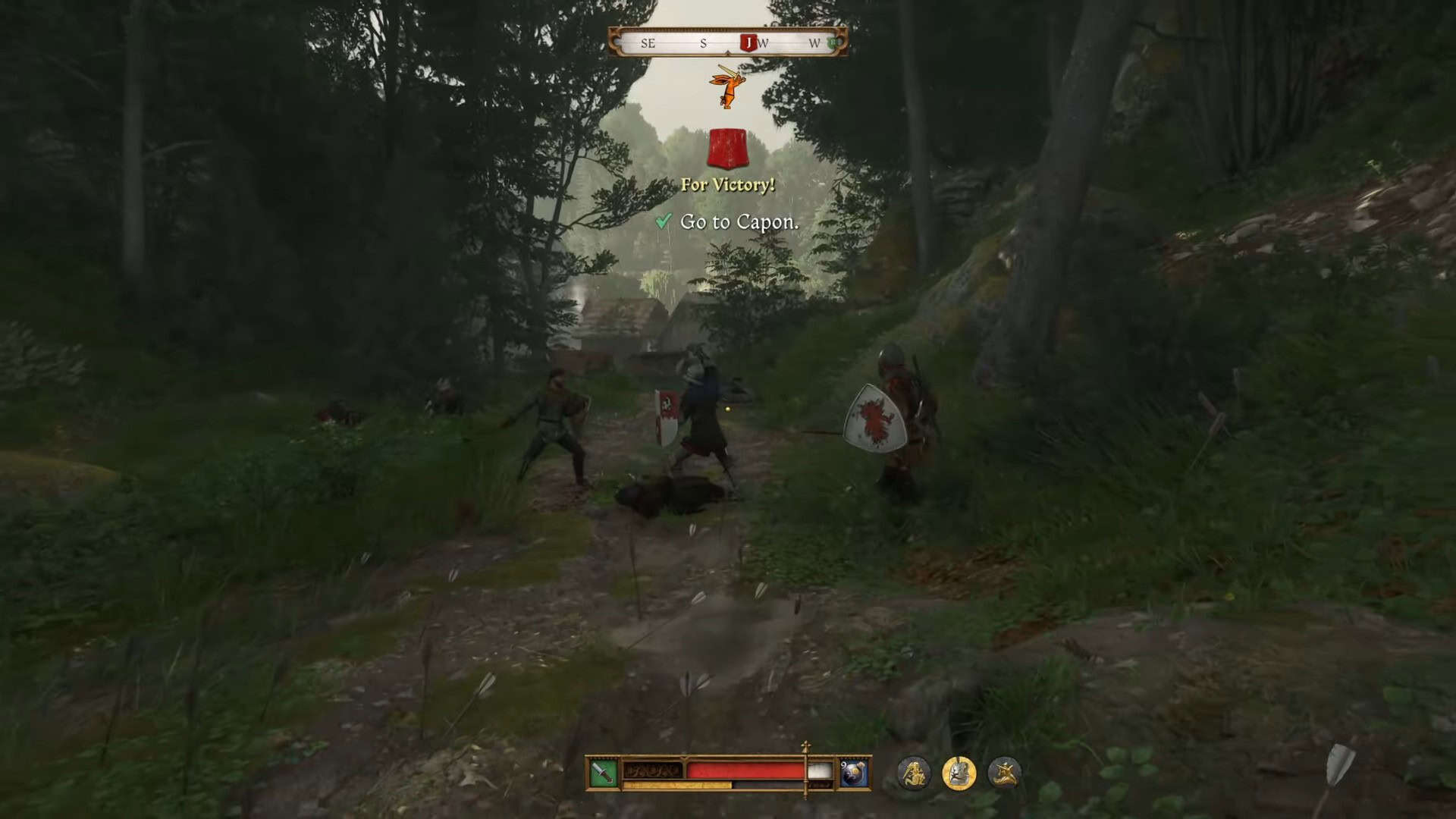
Task: Click the green dagger weapon slot
Action: [x=604, y=773]
